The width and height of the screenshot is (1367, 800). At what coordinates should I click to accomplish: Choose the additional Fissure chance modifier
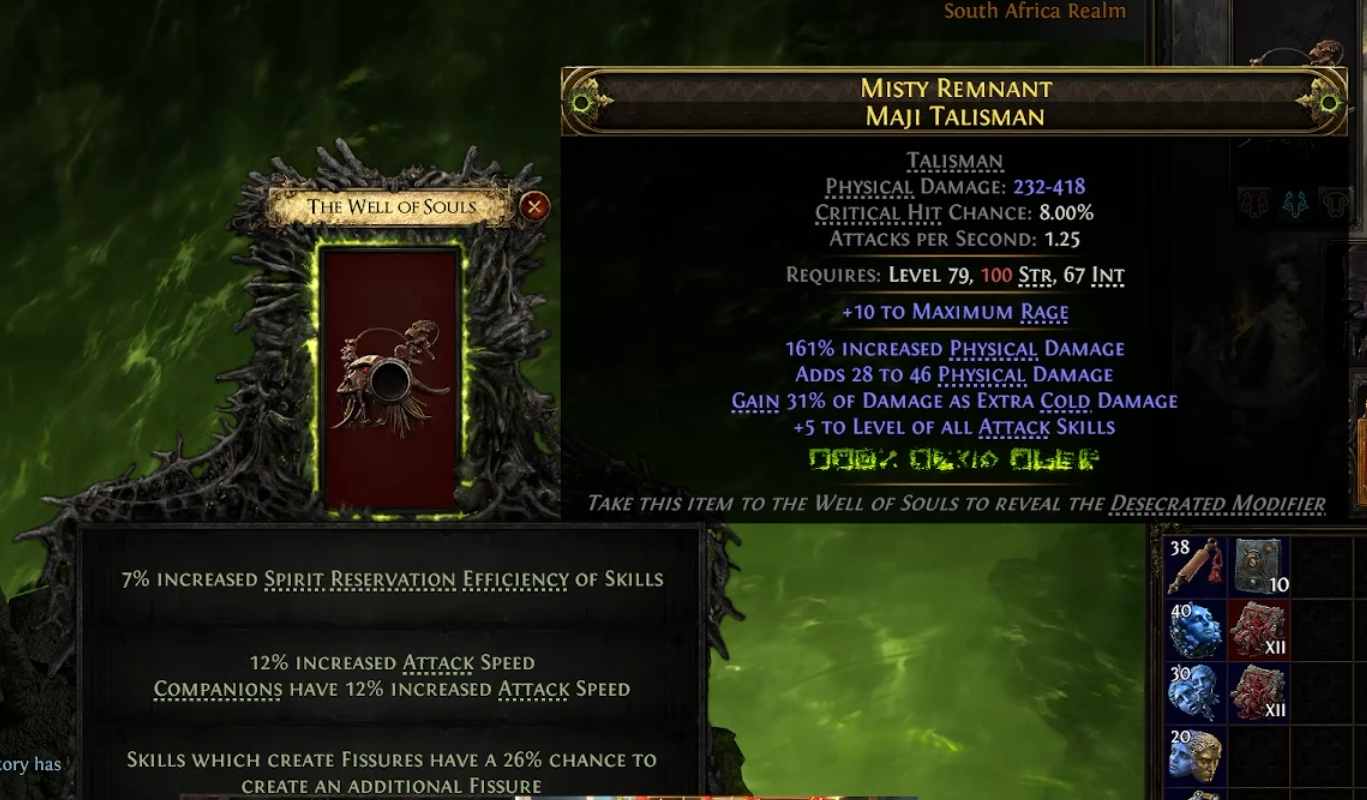tap(391, 772)
